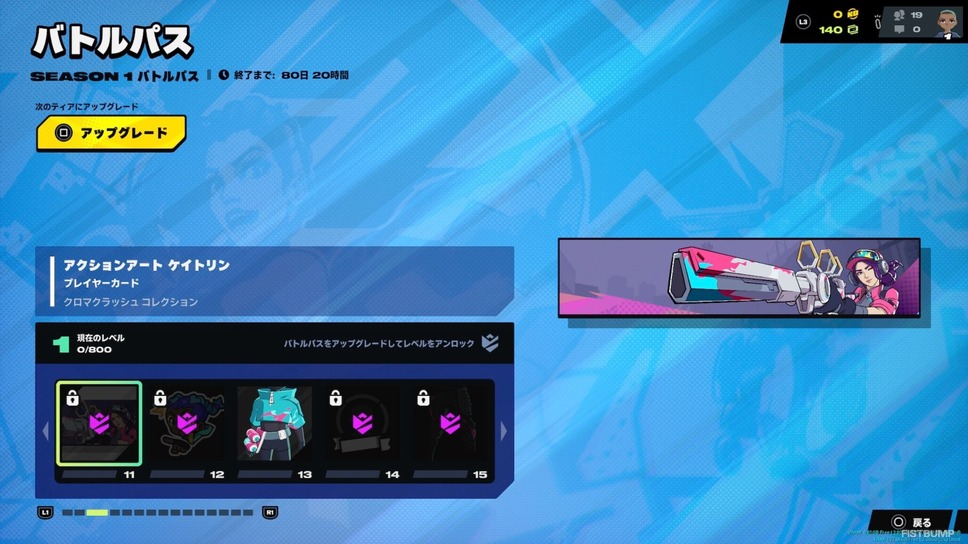Show previous rewards with the left arrow
Screen dimensions: 968x544
coord(45,431)
